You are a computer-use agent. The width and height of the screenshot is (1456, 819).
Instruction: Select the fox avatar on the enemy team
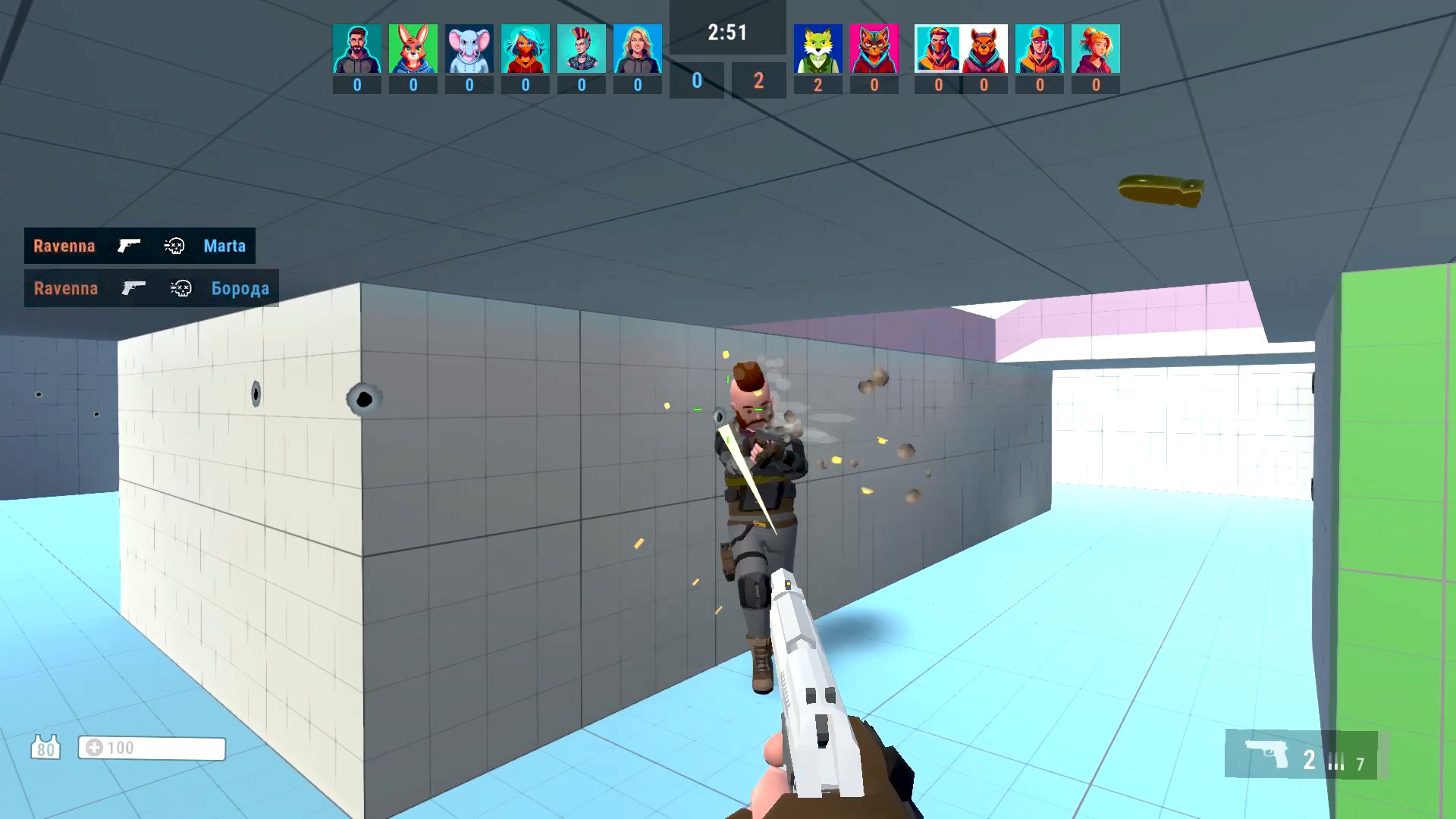[818, 49]
